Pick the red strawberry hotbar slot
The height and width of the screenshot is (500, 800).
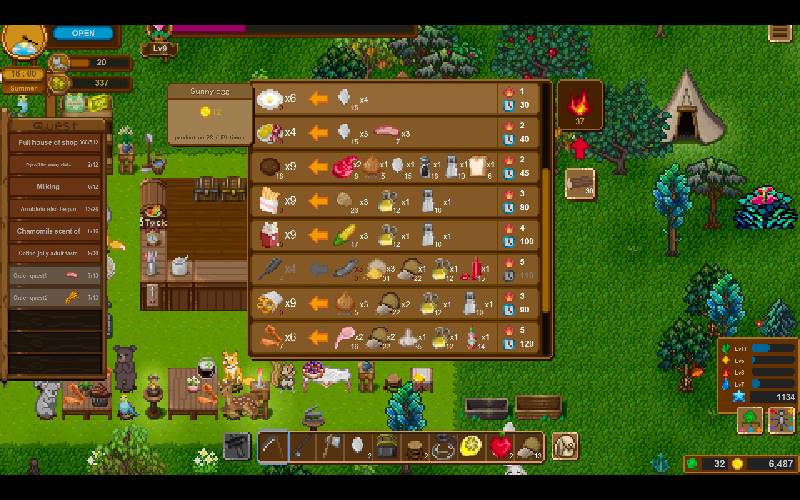(x=501, y=446)
